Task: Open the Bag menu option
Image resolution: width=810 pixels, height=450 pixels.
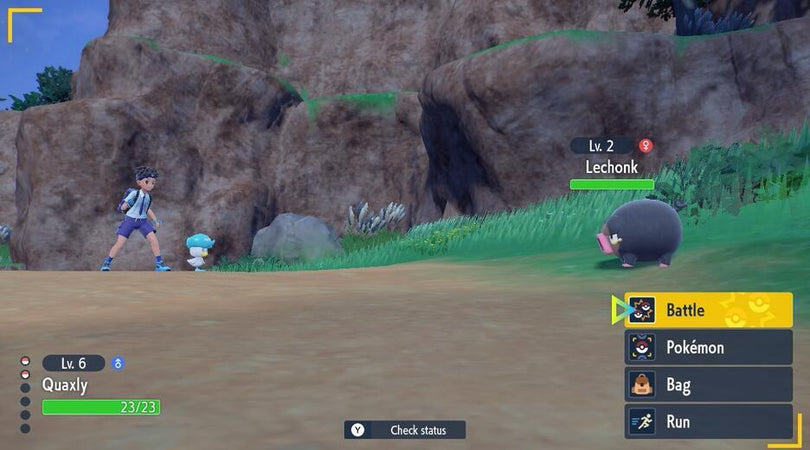Action: (708, 385)
